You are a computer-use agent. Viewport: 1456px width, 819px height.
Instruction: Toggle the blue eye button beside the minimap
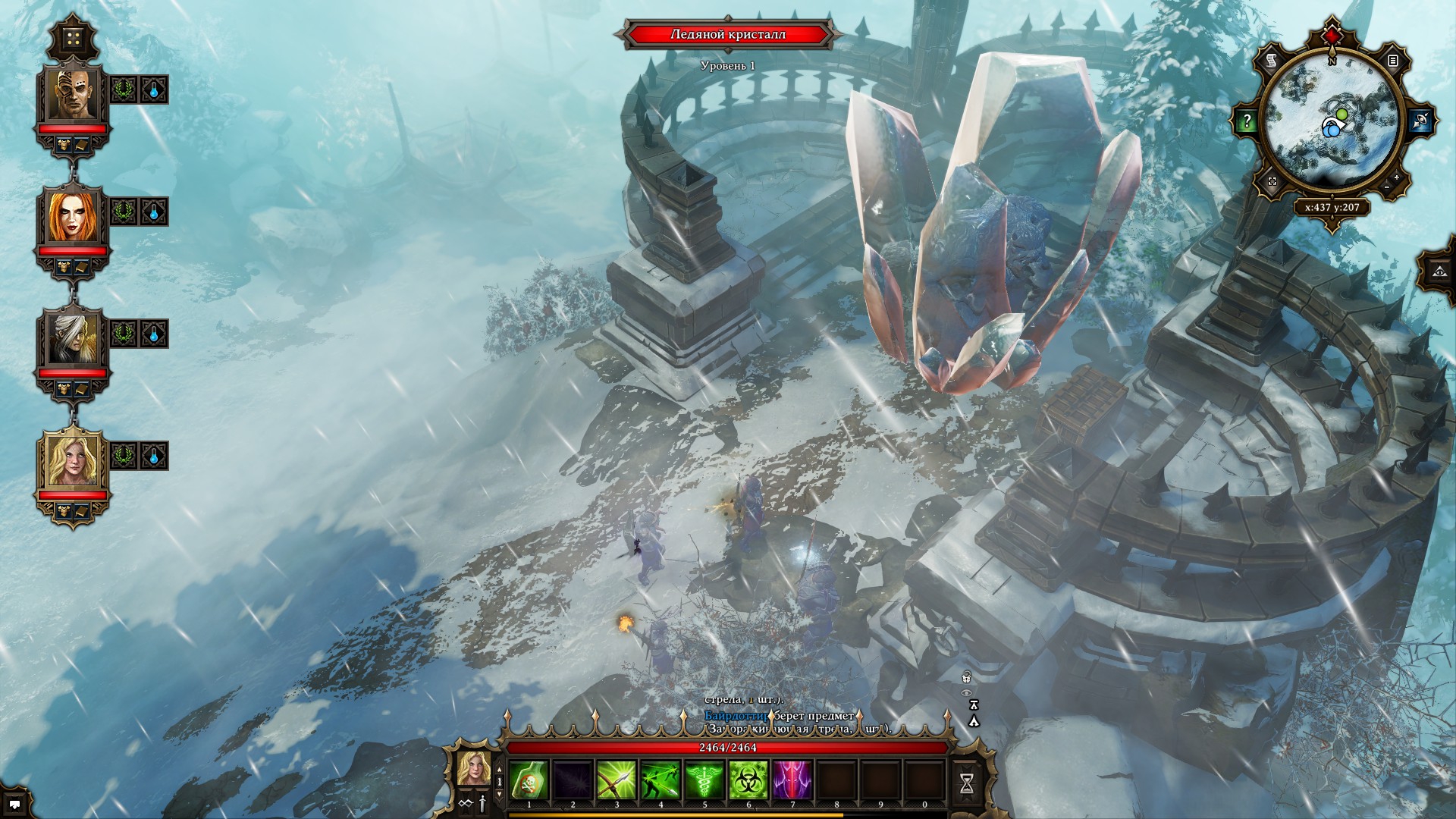pyautogui.click(x=1420, y=121)
